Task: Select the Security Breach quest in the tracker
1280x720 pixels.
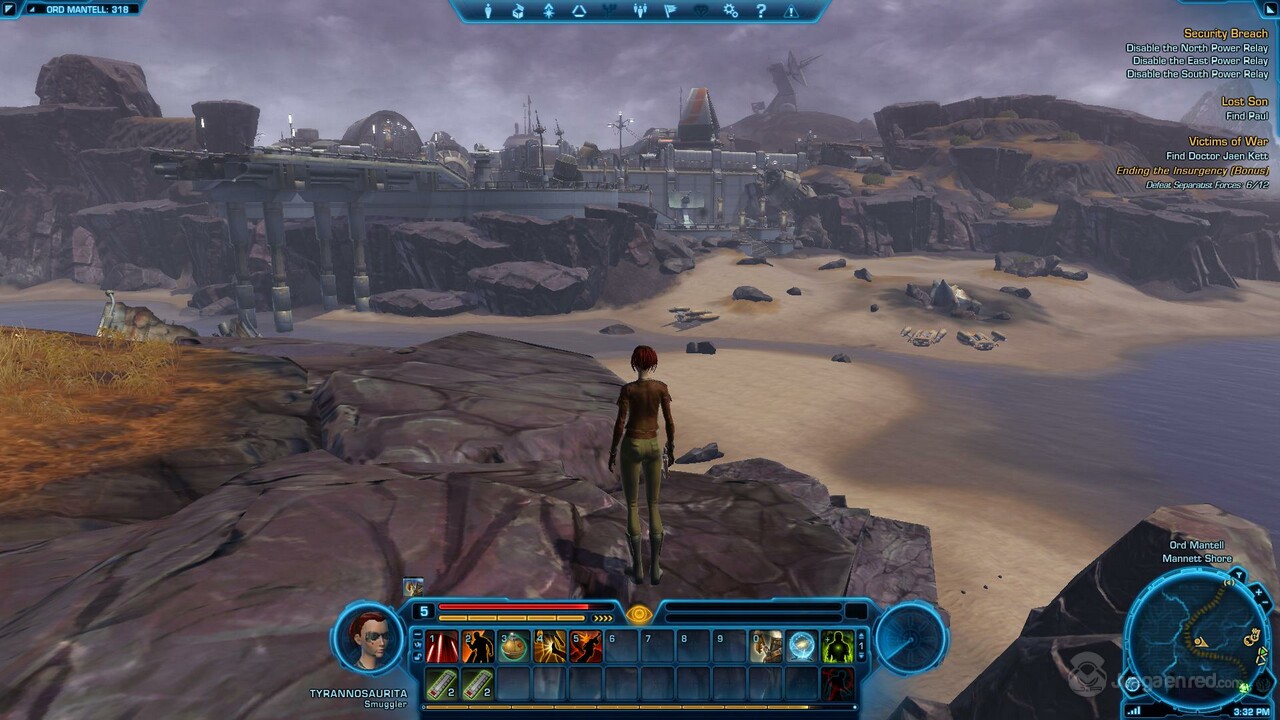Action: (1225, 34)
